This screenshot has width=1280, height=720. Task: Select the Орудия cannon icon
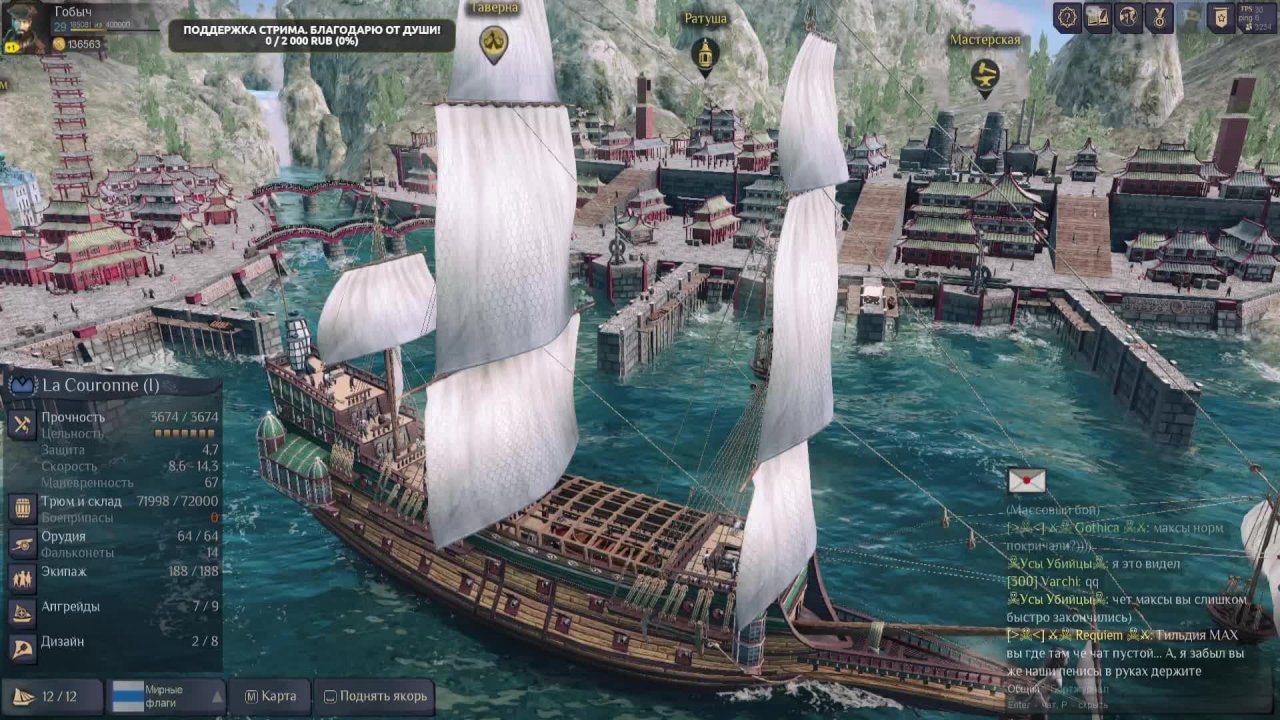point(22,543)
